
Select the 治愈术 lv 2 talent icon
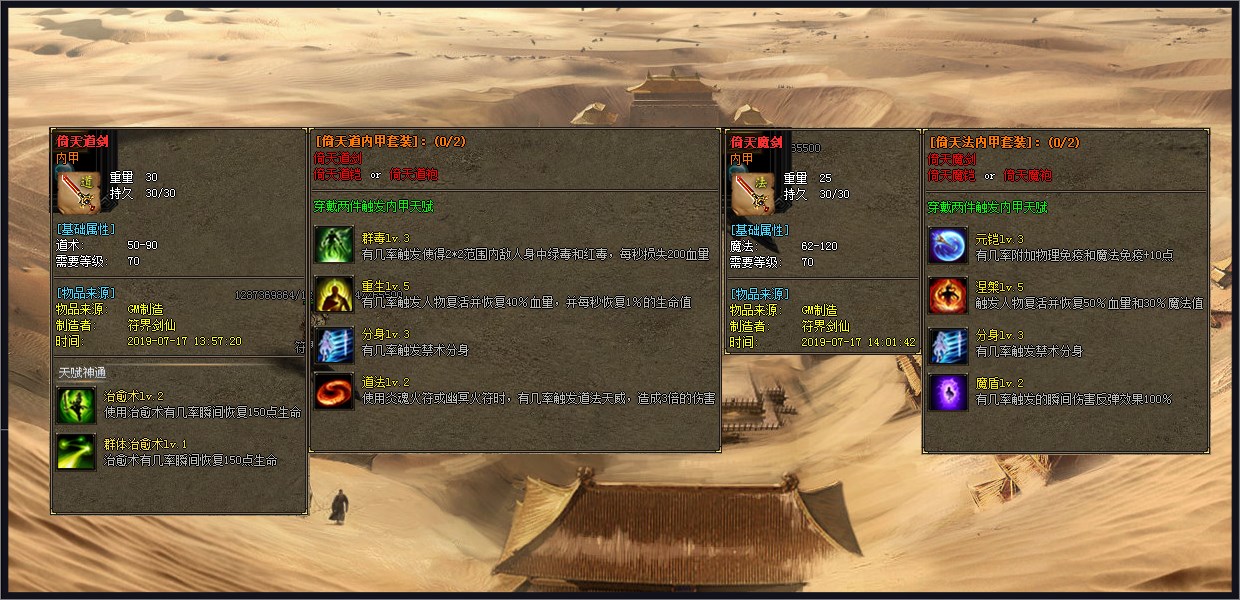point(76,404)
